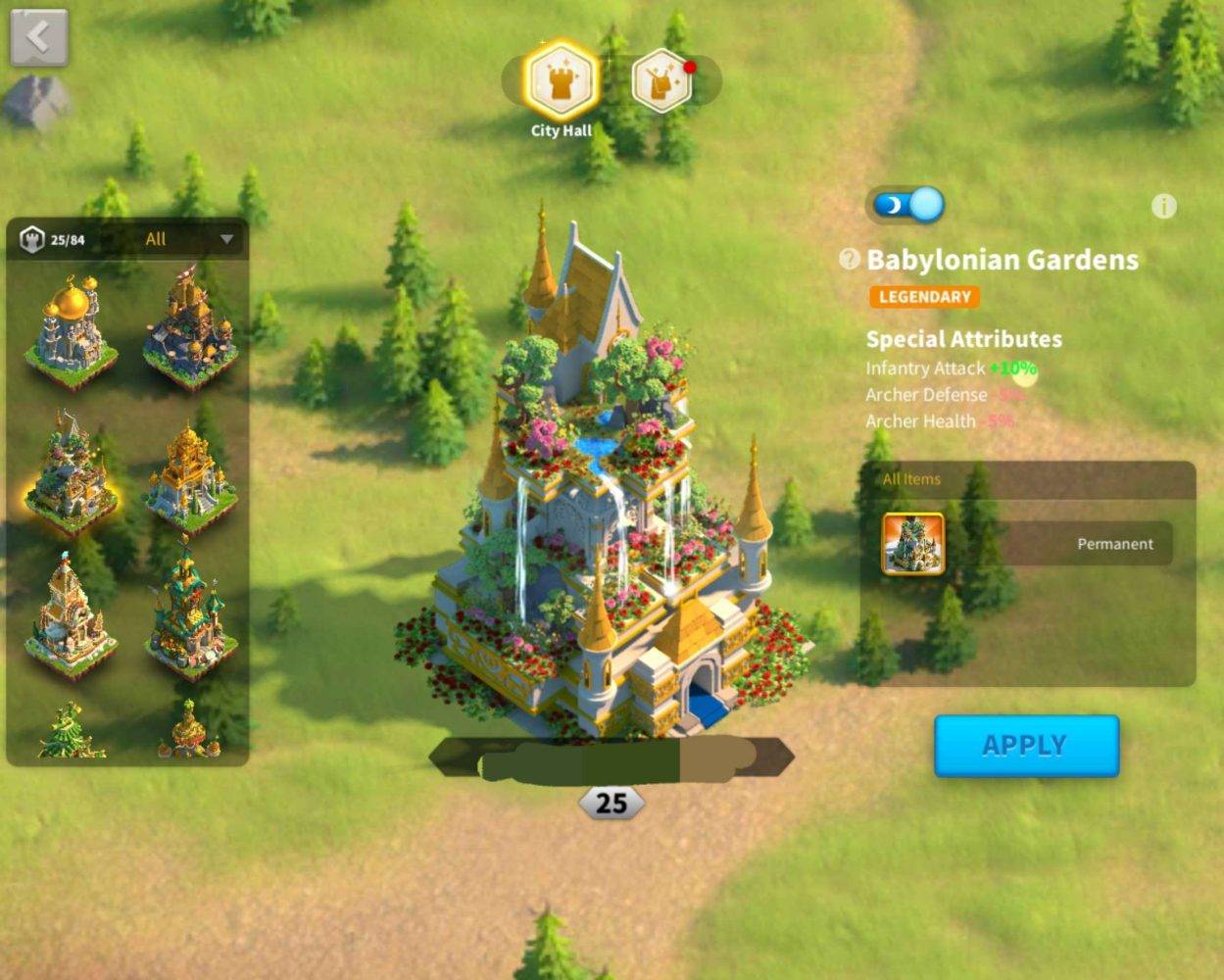
Task: Select the Permanent item thumbnail
Action: tap(913, 544)
